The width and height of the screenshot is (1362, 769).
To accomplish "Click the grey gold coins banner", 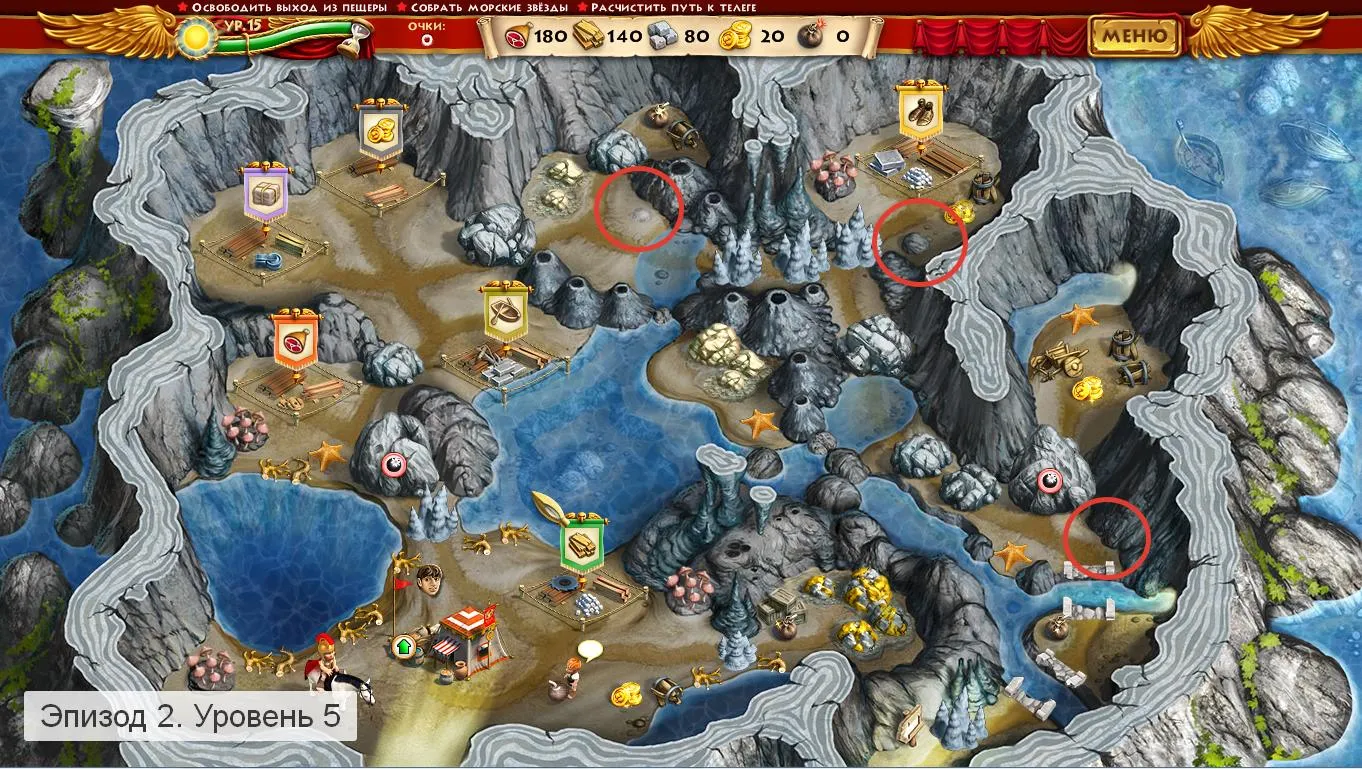I will pyautogui.click(x=380, y=131).
